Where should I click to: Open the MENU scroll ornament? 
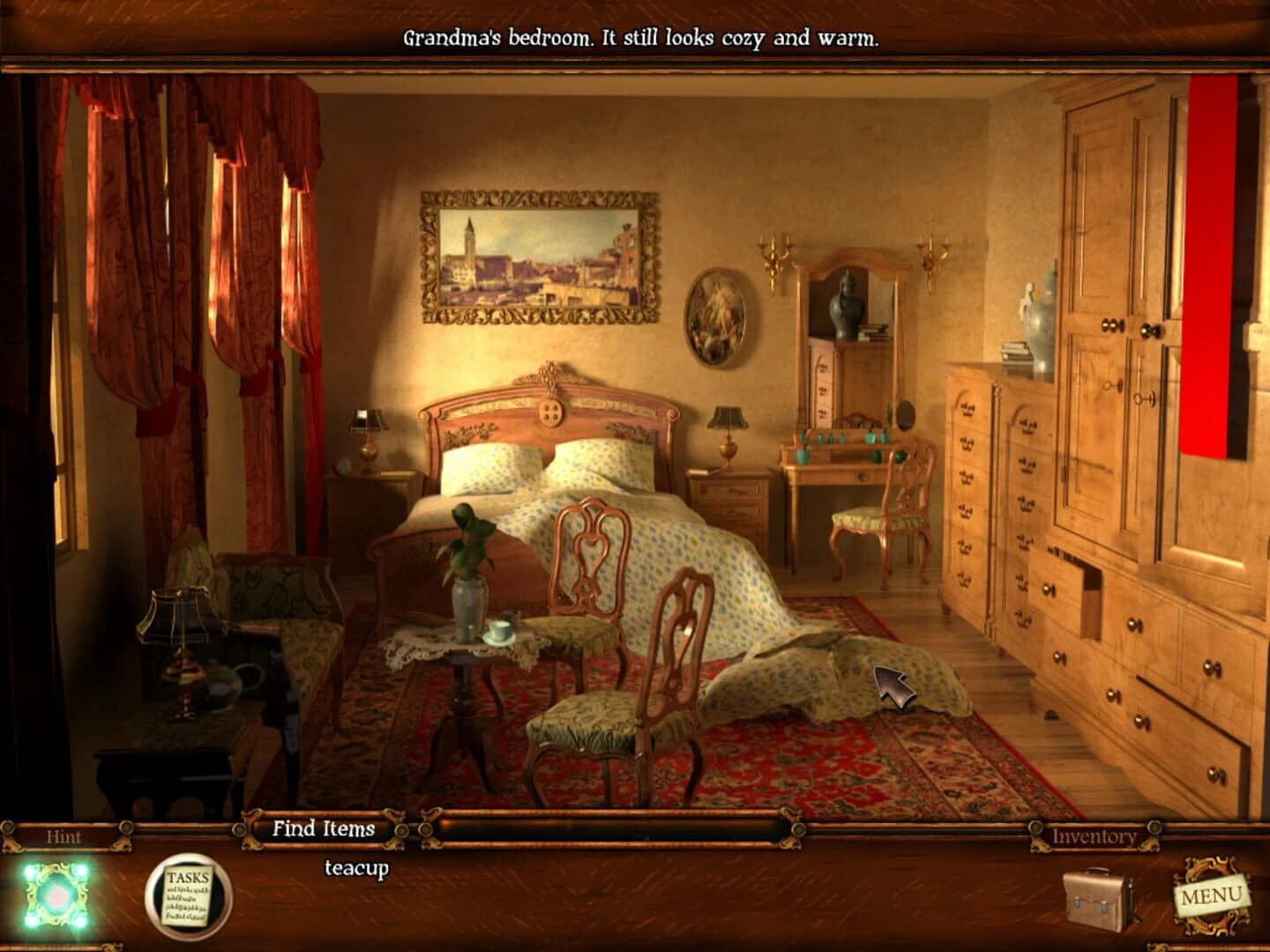[1213, 895]
